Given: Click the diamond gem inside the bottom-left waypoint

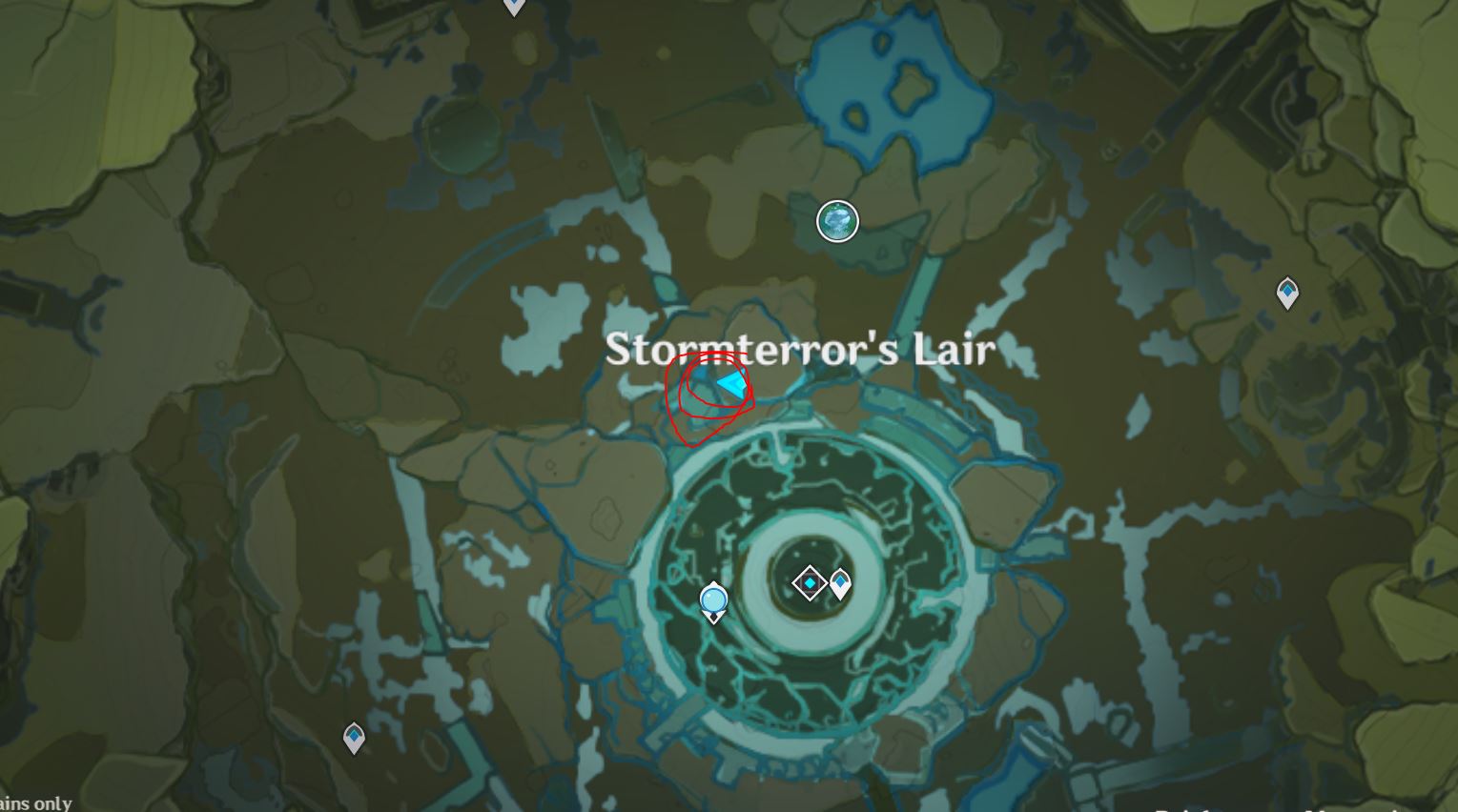Looking at the screenshot, I should coord(353,734).
